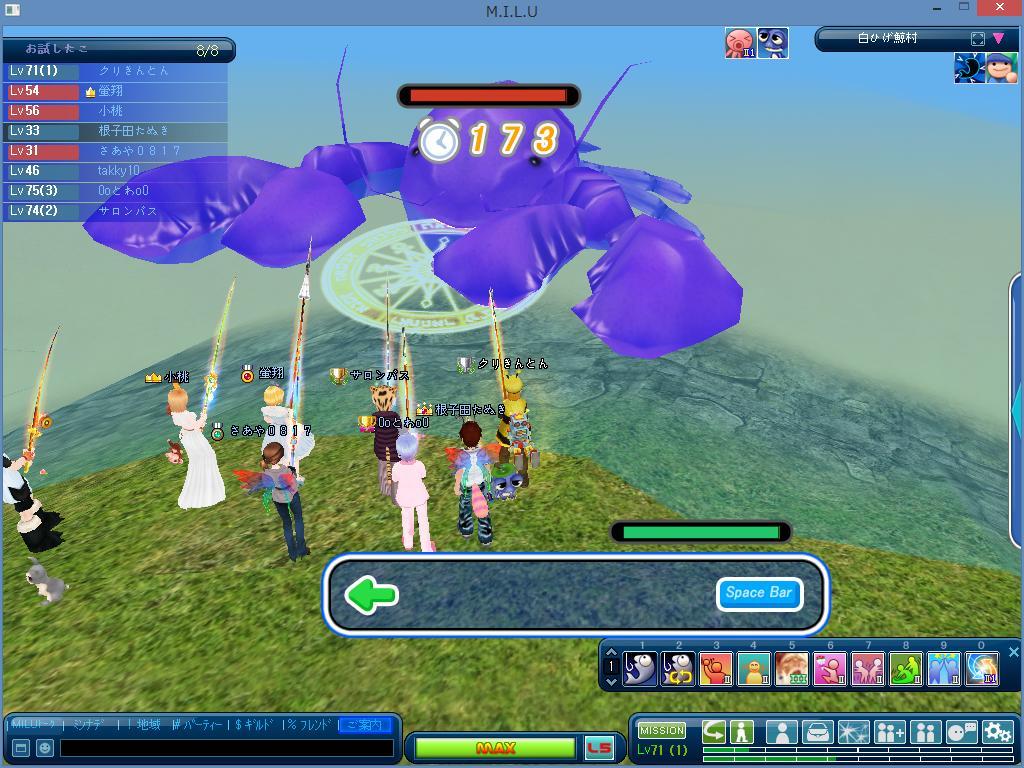The image size is (1024, 768).
Task: Switch to the フレンド chat tab
Action: click(309, 724)
